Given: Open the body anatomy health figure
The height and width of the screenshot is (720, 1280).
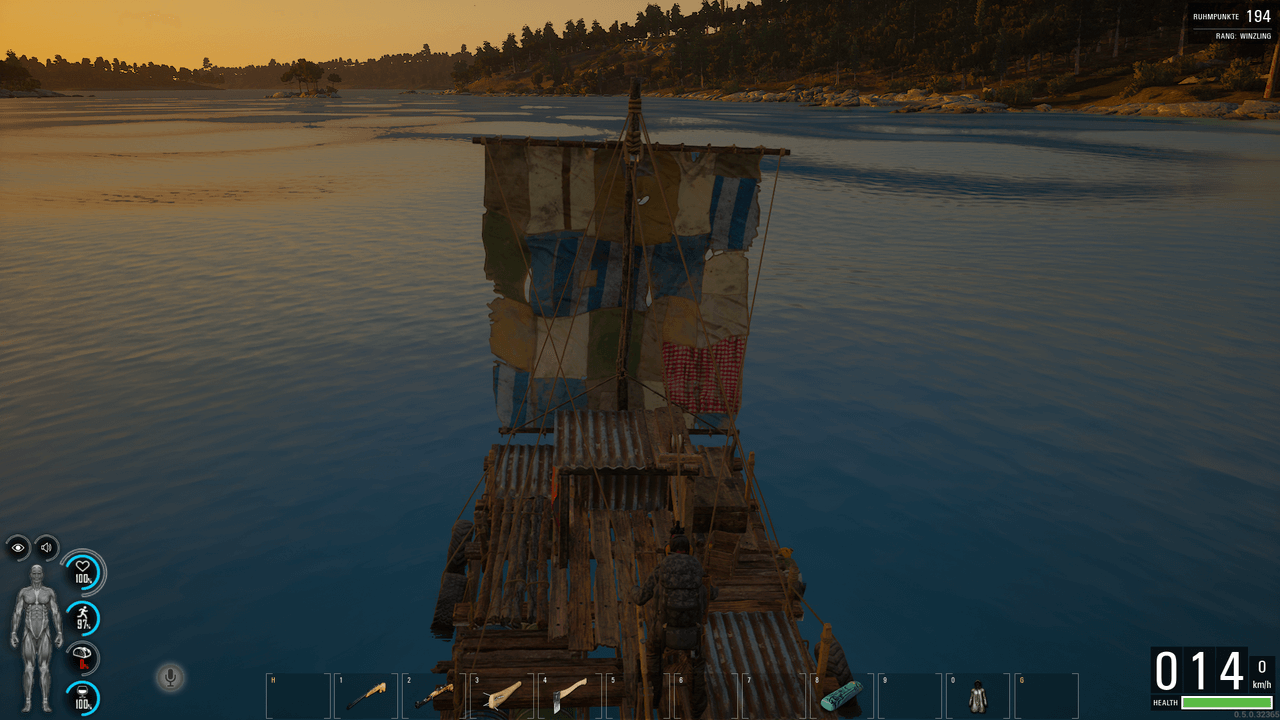Looking at the screenshot, I should [36, 638].
